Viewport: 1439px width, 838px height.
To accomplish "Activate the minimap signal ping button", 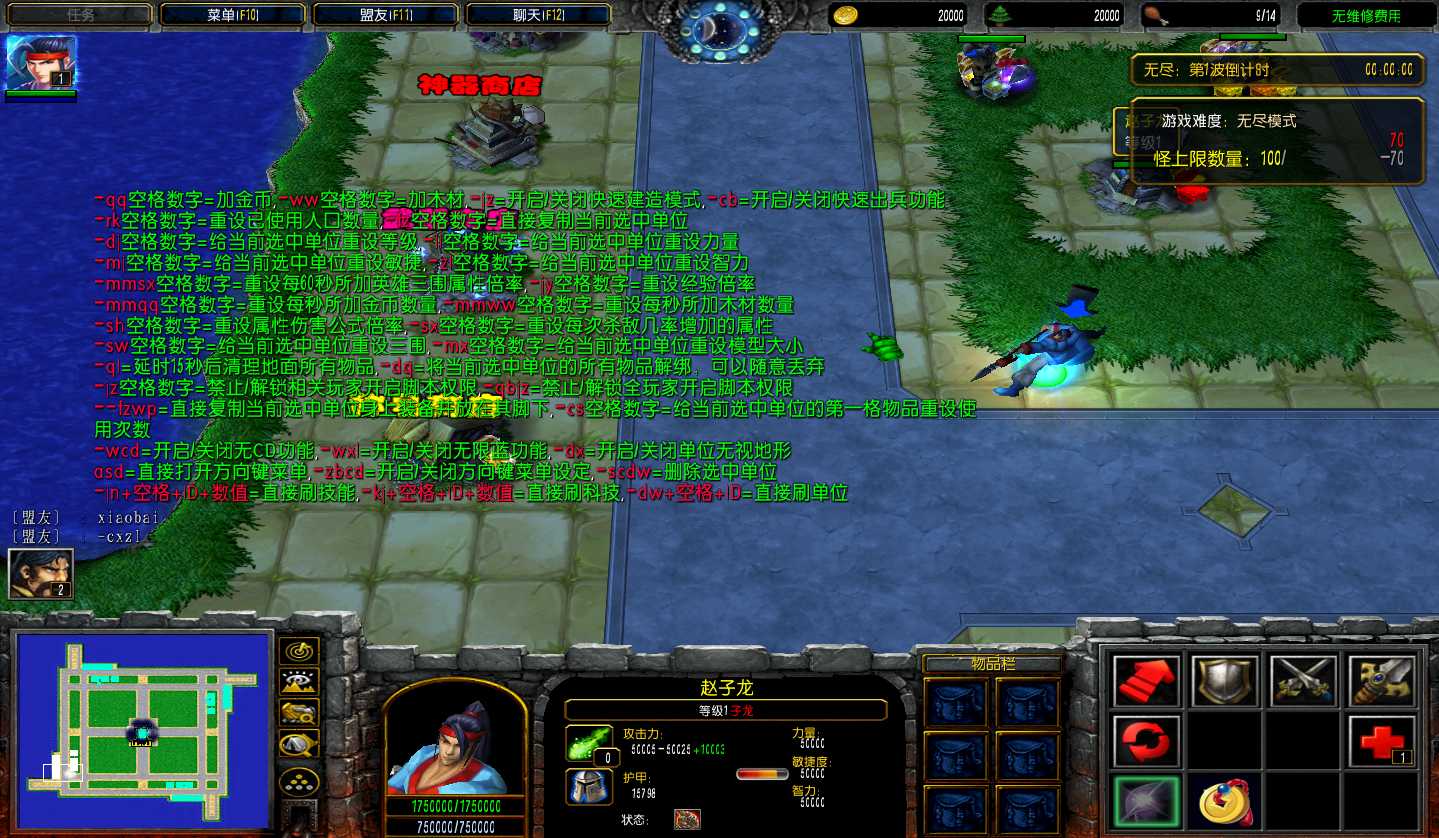I will click(299, 651).
